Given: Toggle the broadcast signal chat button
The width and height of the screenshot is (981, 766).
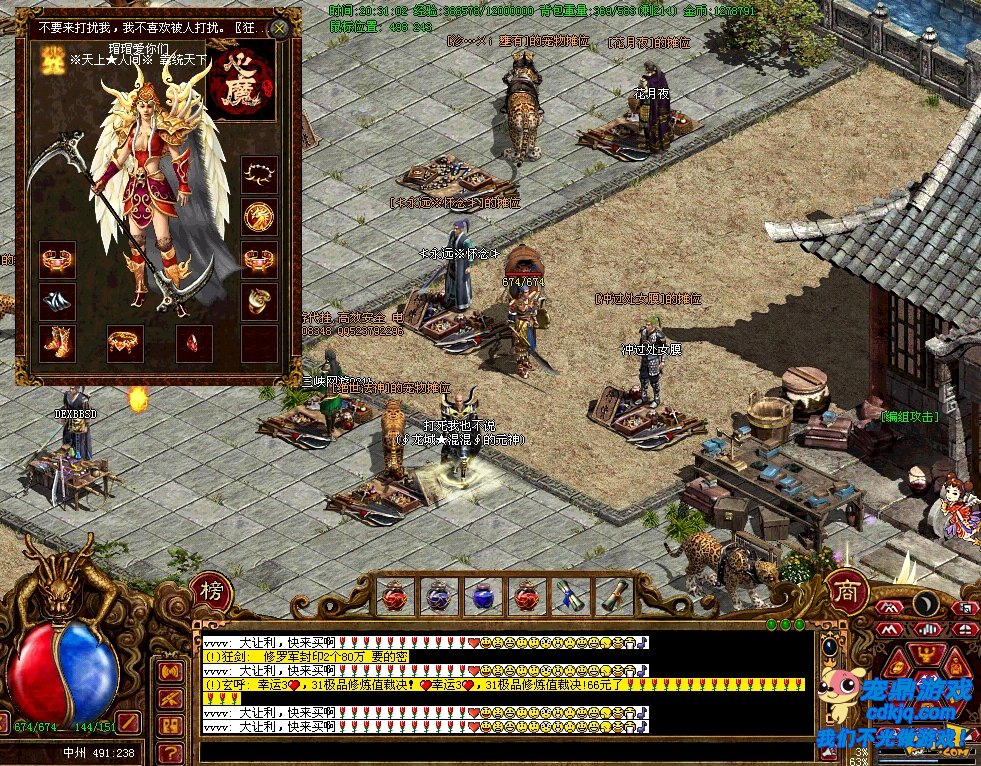Looking at the screenshot, I should 170,672.
